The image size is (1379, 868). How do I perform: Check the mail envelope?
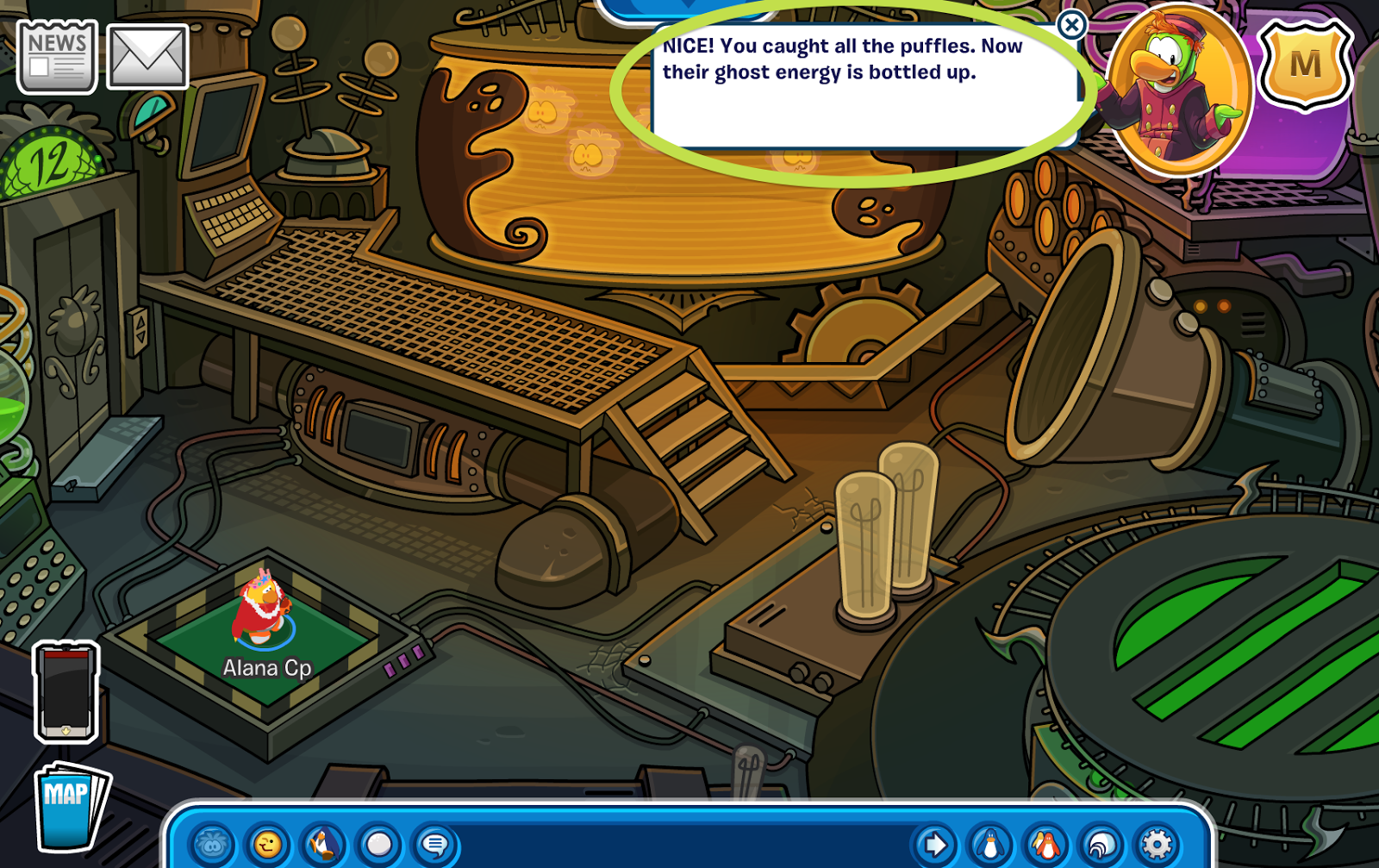(x=147, y=55)
